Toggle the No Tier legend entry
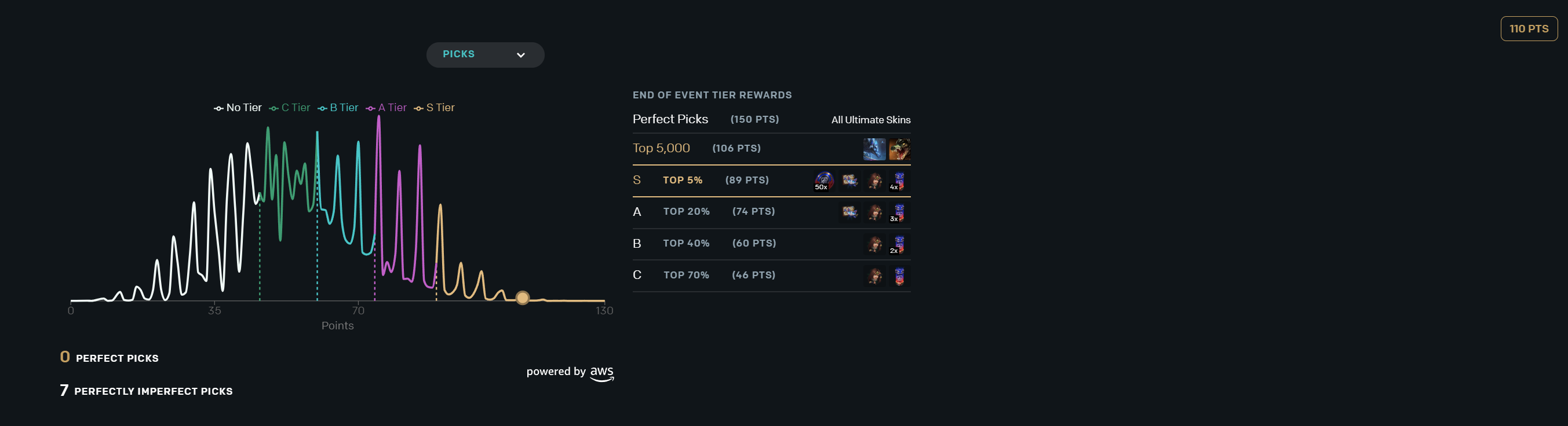Viewport: 1568px width, 426px height. [x=238, y=108]
